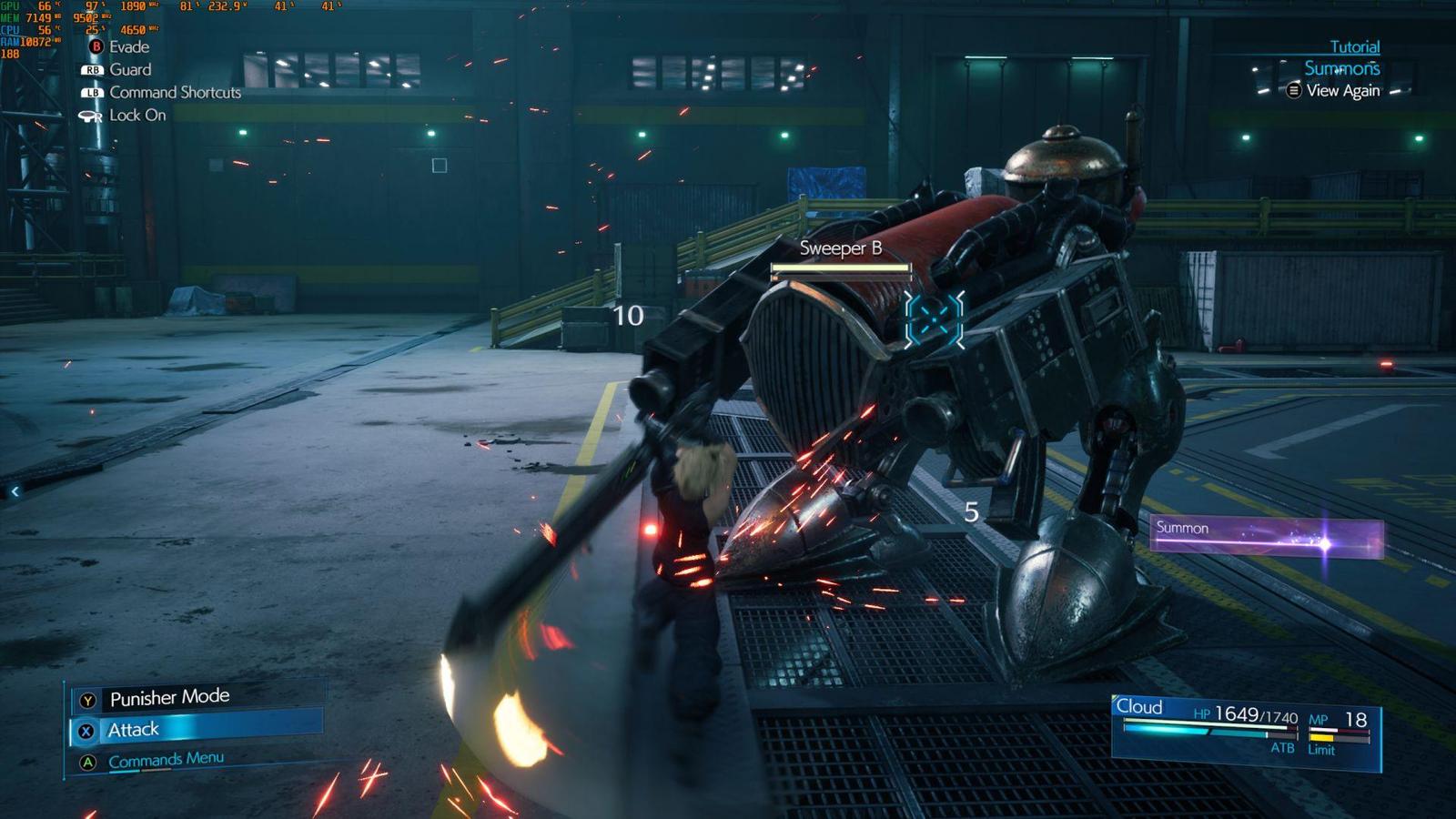1456x819 pixels.
Task: Select Cloud's party status panel
Action: [1246, 731]
